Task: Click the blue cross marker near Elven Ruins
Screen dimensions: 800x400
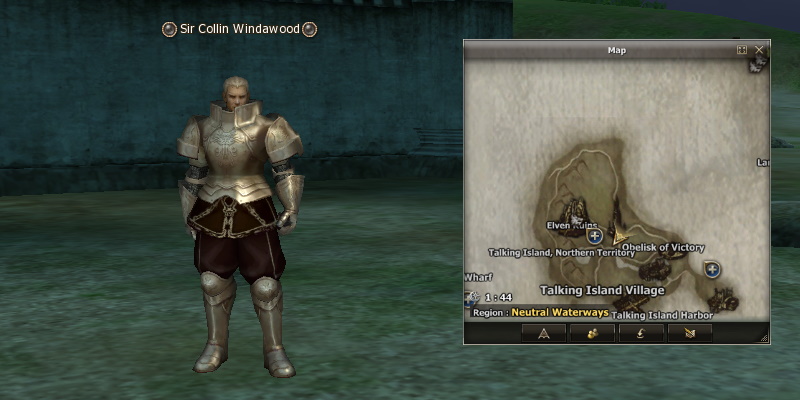Action: 595,236
